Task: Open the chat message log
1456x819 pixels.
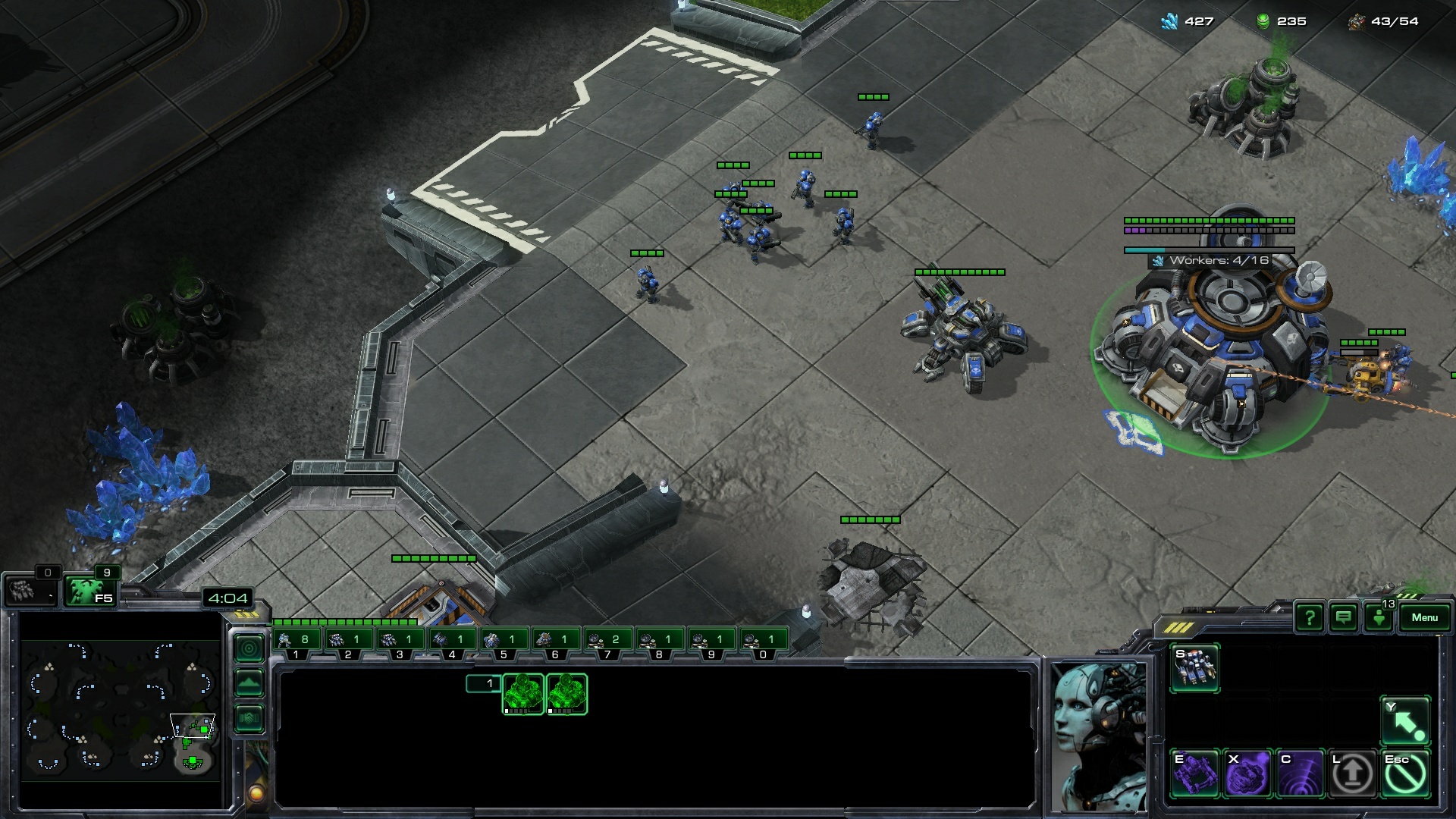Action: (1343, 618)
